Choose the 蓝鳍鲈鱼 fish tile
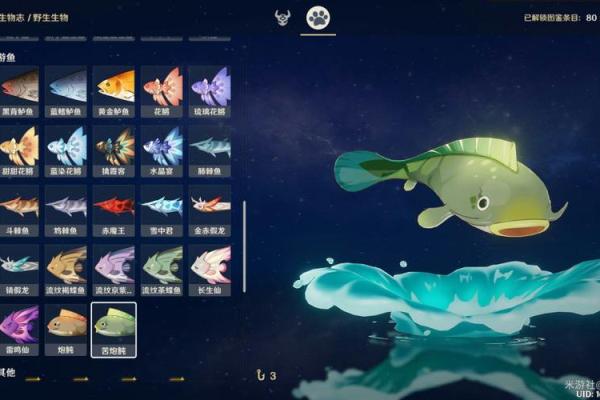The image size is (600, 400). tap(67, 87)
